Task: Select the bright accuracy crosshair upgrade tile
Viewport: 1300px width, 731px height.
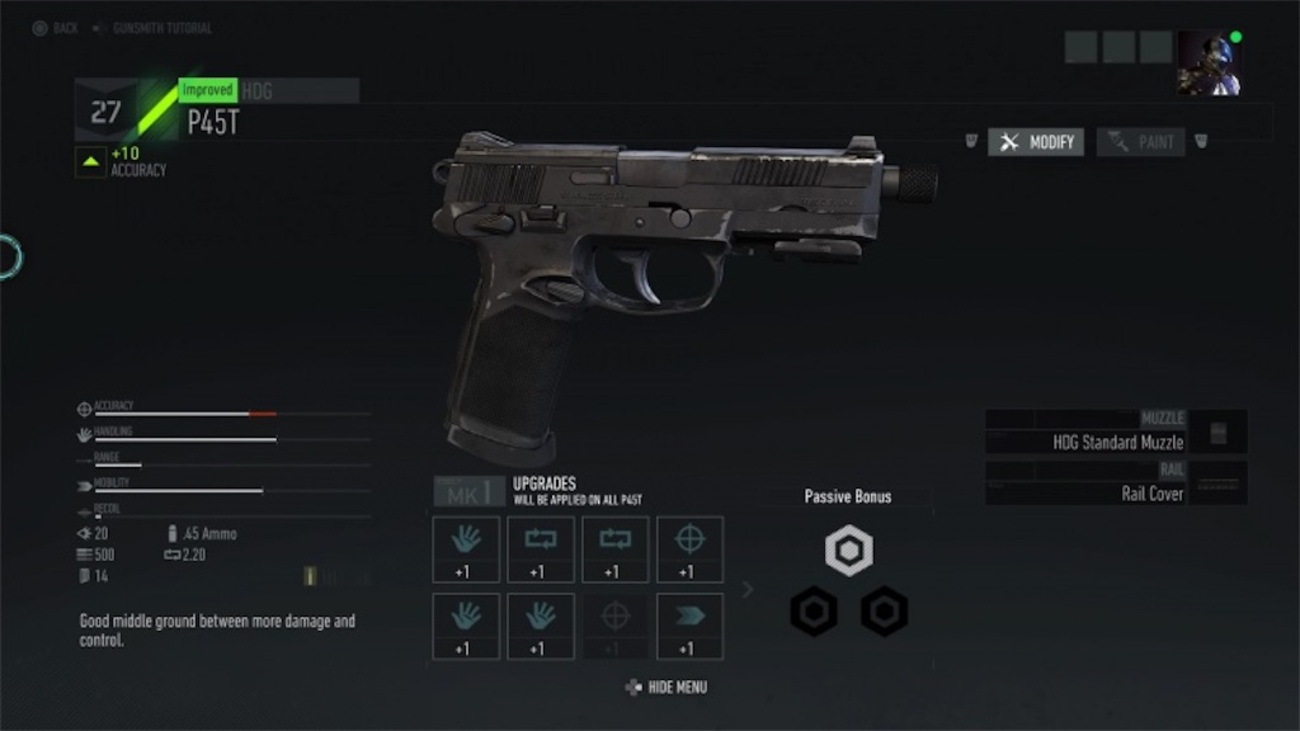Action: coord(690,549)
